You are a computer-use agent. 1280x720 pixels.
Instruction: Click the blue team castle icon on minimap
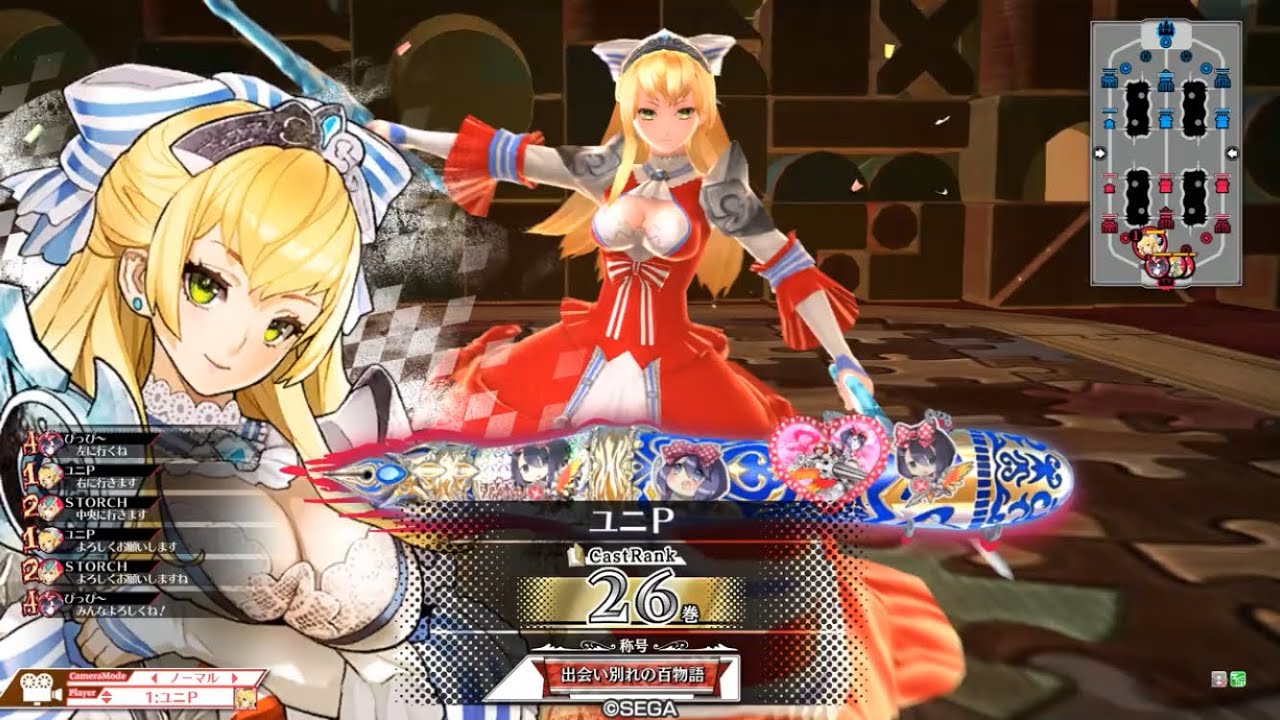[x=1165, y=27]
